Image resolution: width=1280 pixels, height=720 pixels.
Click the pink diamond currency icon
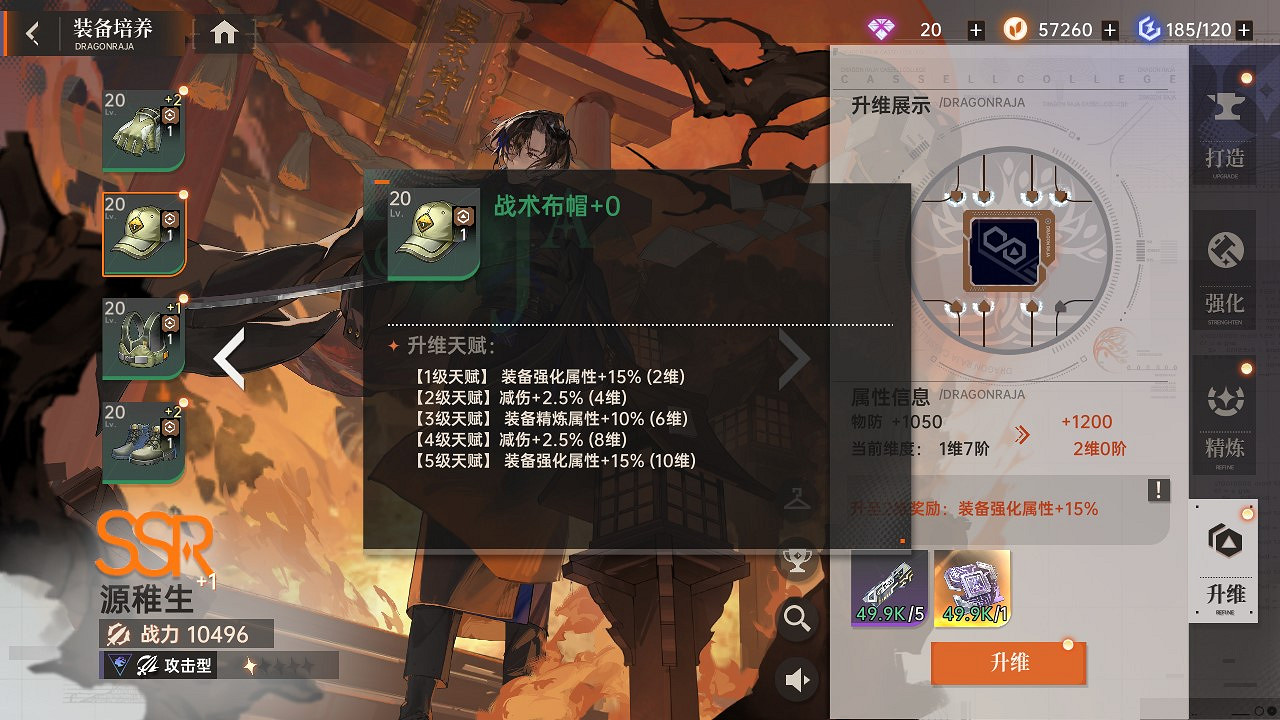[x=880, y=29]
